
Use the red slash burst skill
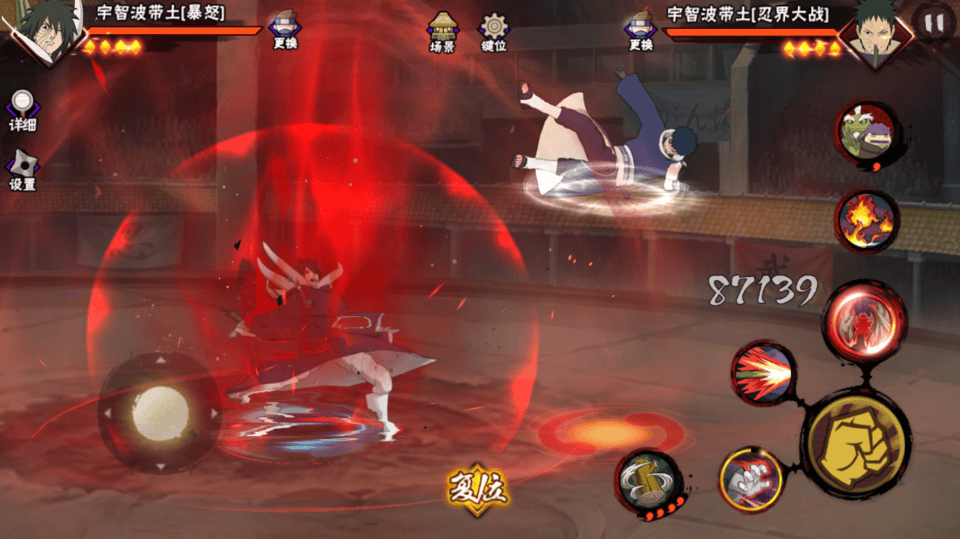(x=763, y=373)
